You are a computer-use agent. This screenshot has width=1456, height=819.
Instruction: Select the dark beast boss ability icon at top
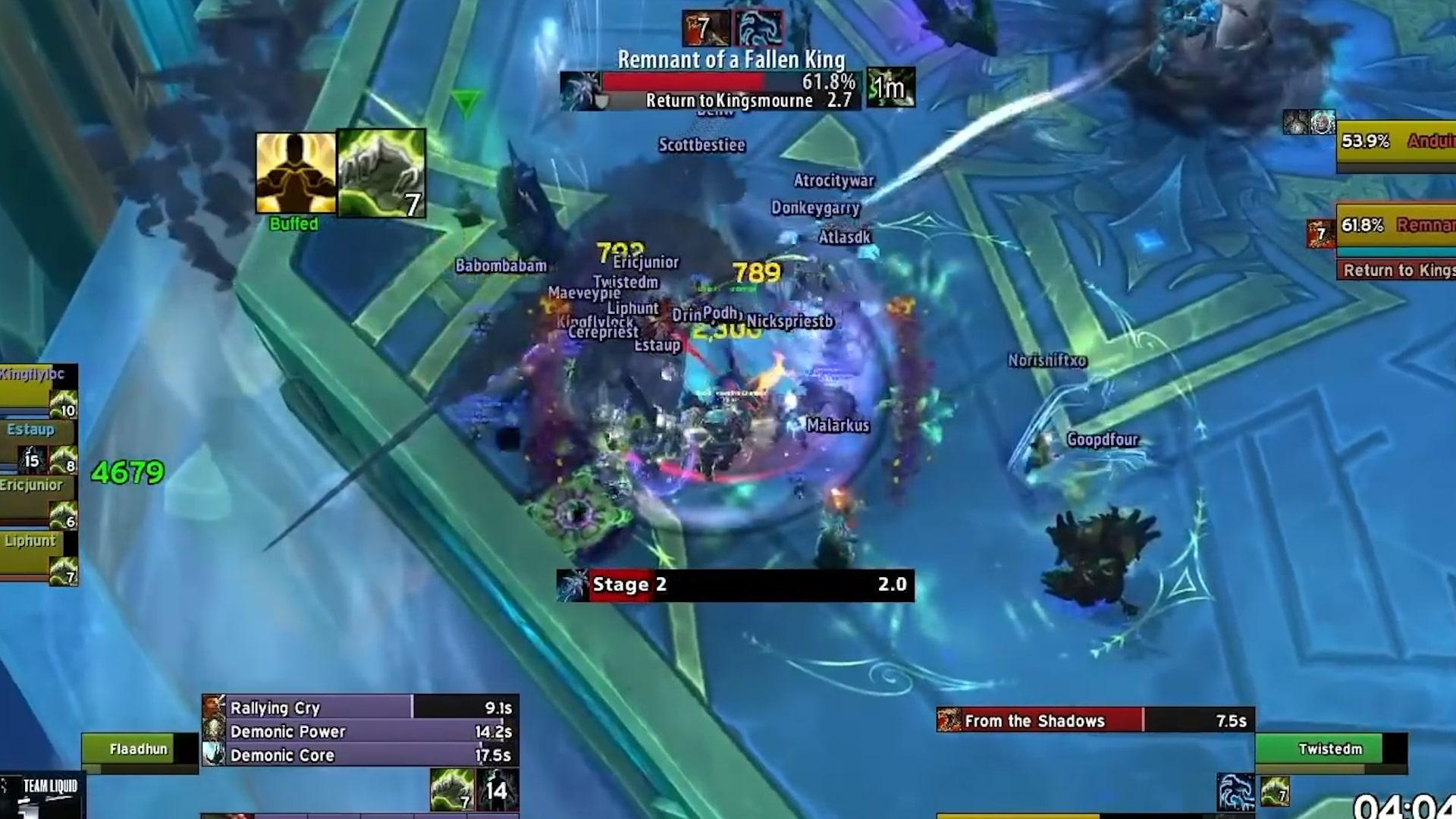coord(758,28)
